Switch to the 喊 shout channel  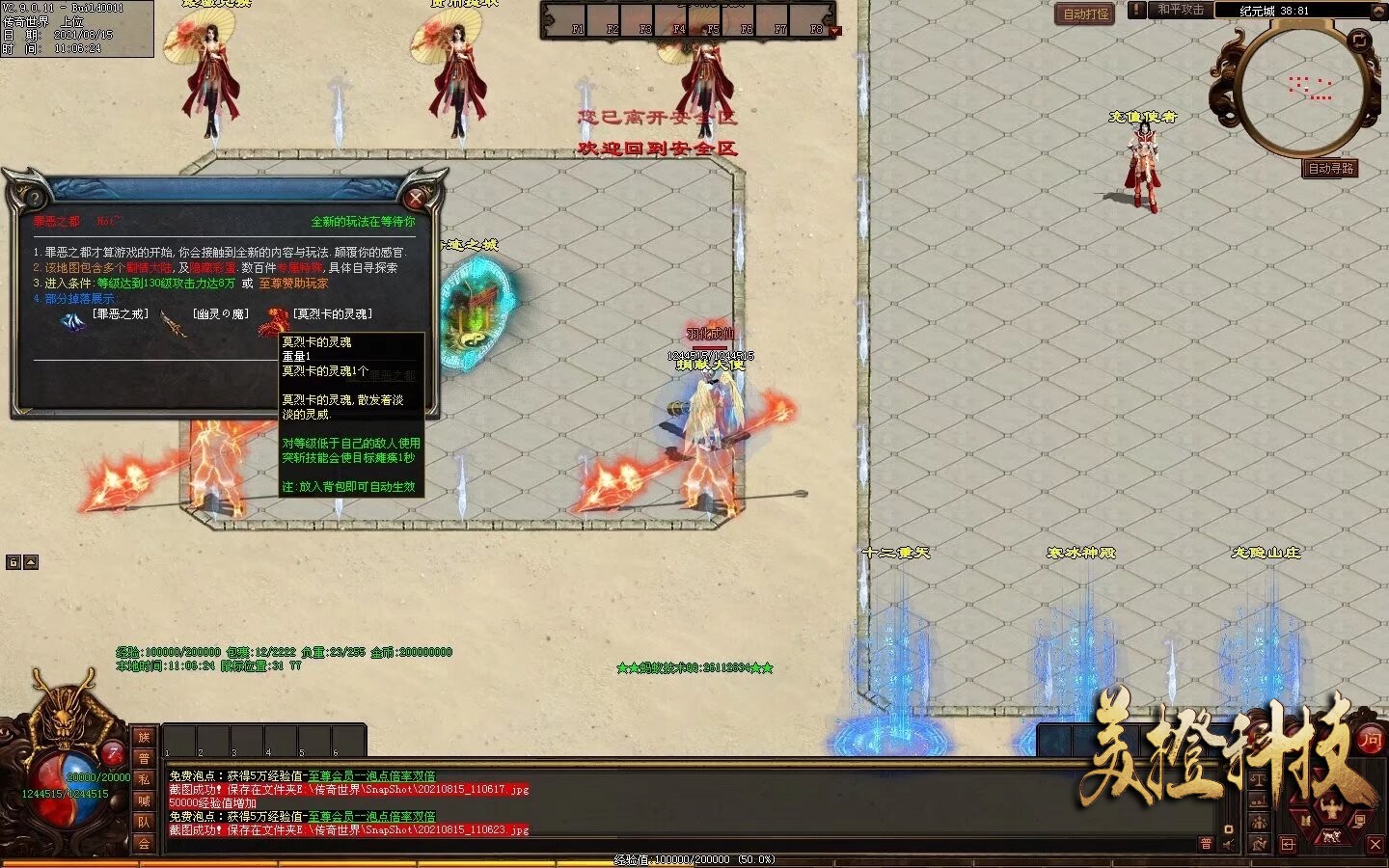(144, 800)
